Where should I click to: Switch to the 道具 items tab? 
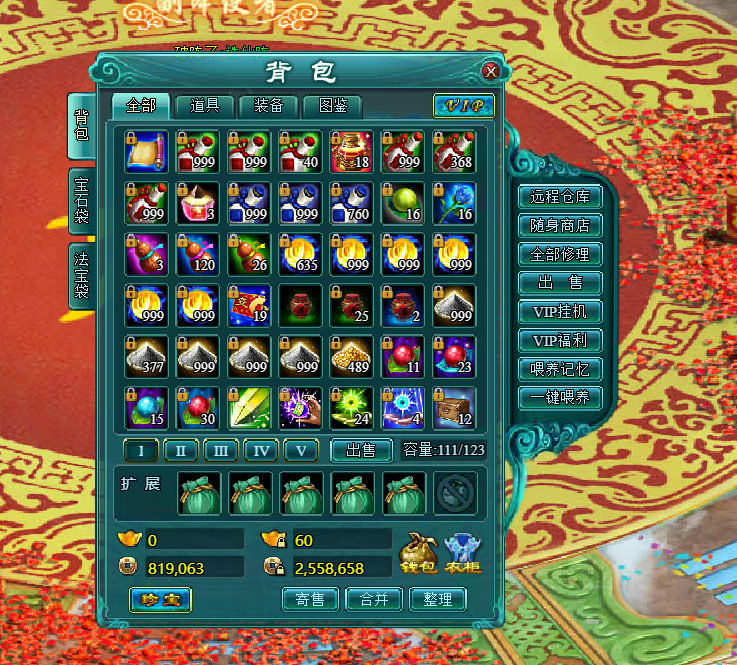click(x=204, y=105)
